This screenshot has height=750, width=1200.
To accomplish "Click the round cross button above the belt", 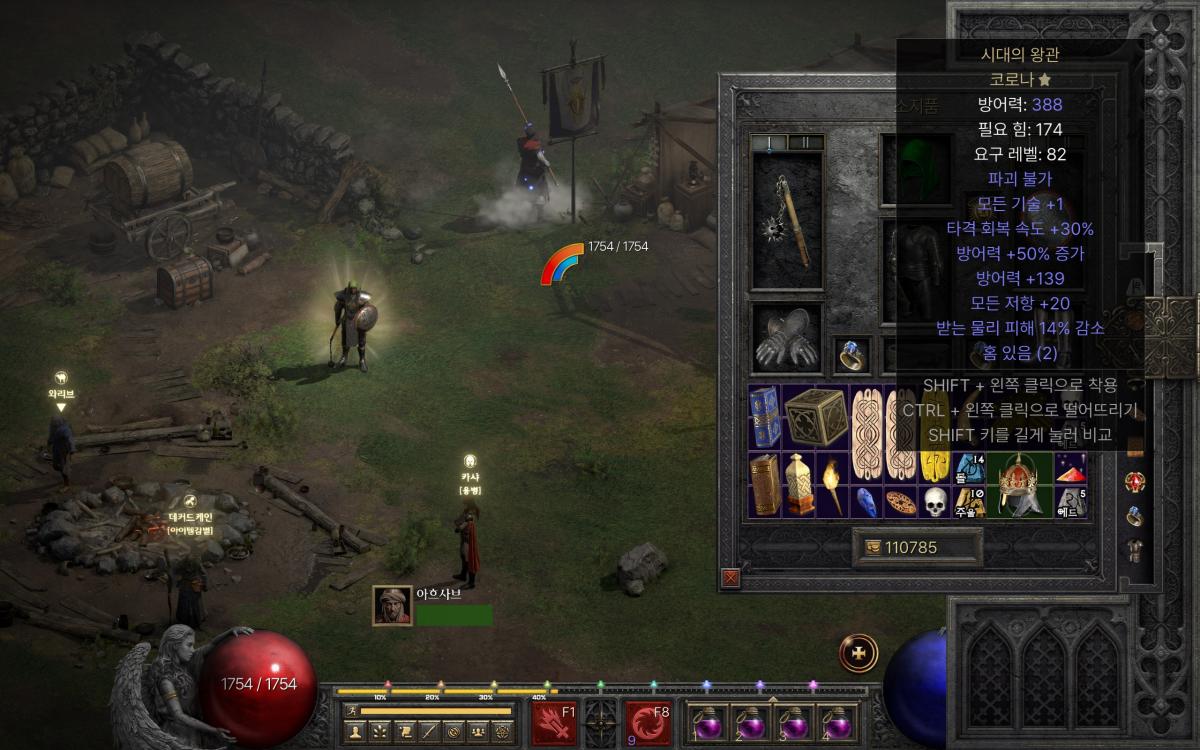I will click(858, 653).
